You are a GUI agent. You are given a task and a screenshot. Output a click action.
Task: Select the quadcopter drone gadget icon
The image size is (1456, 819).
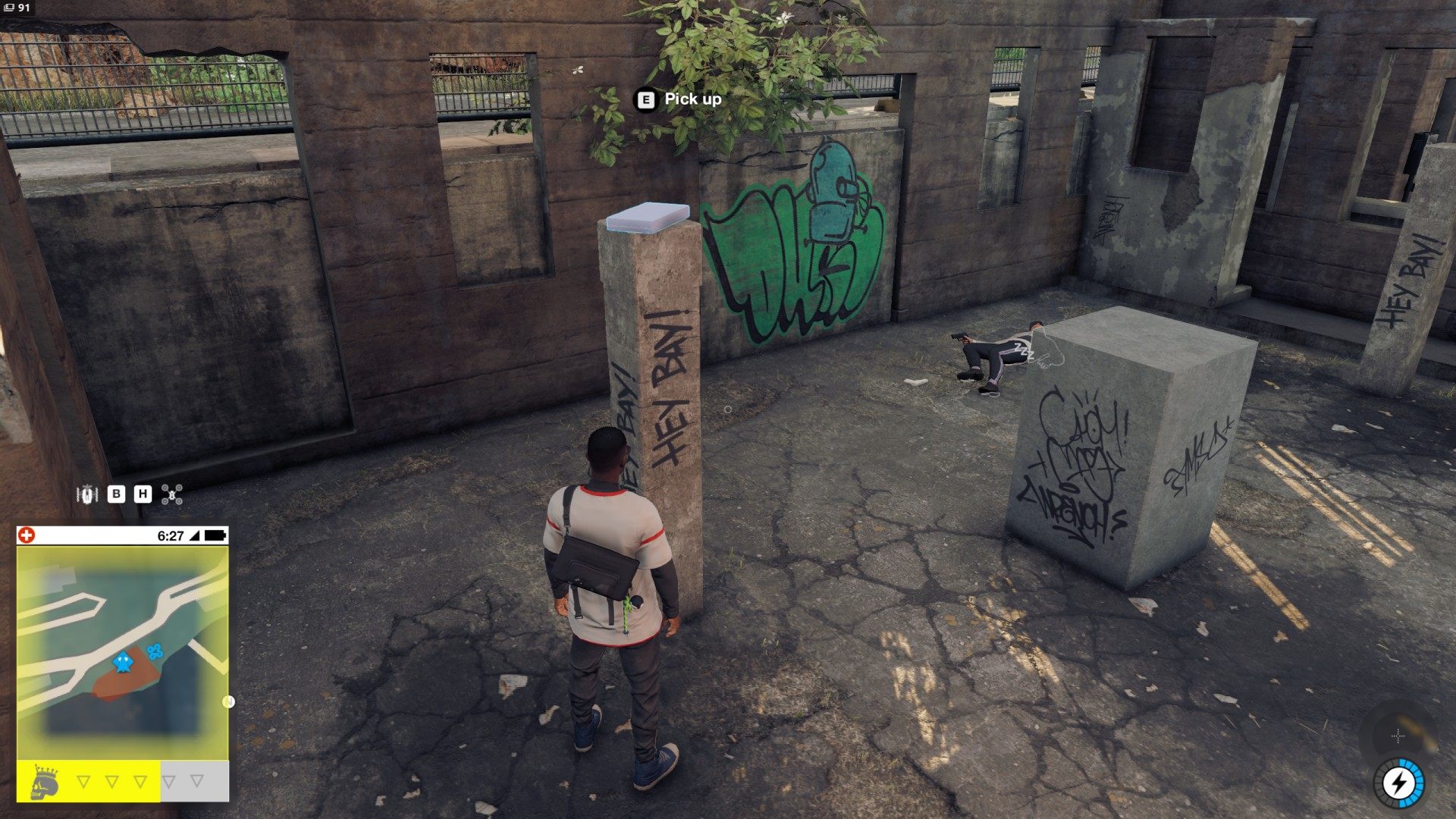click(x=172, y=495)
